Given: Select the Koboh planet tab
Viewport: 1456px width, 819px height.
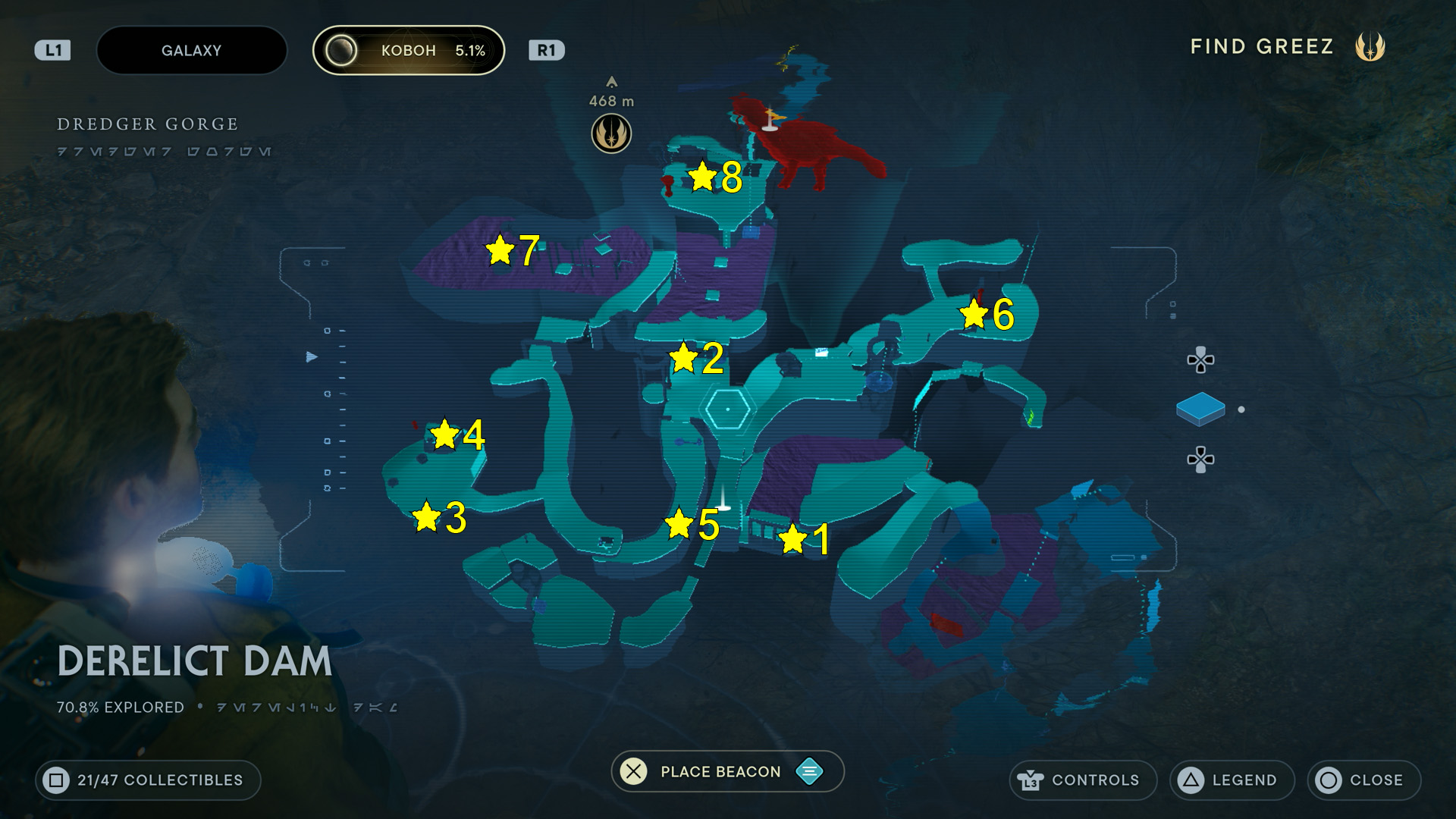Looking at the screenshot, I should point(409,51).
